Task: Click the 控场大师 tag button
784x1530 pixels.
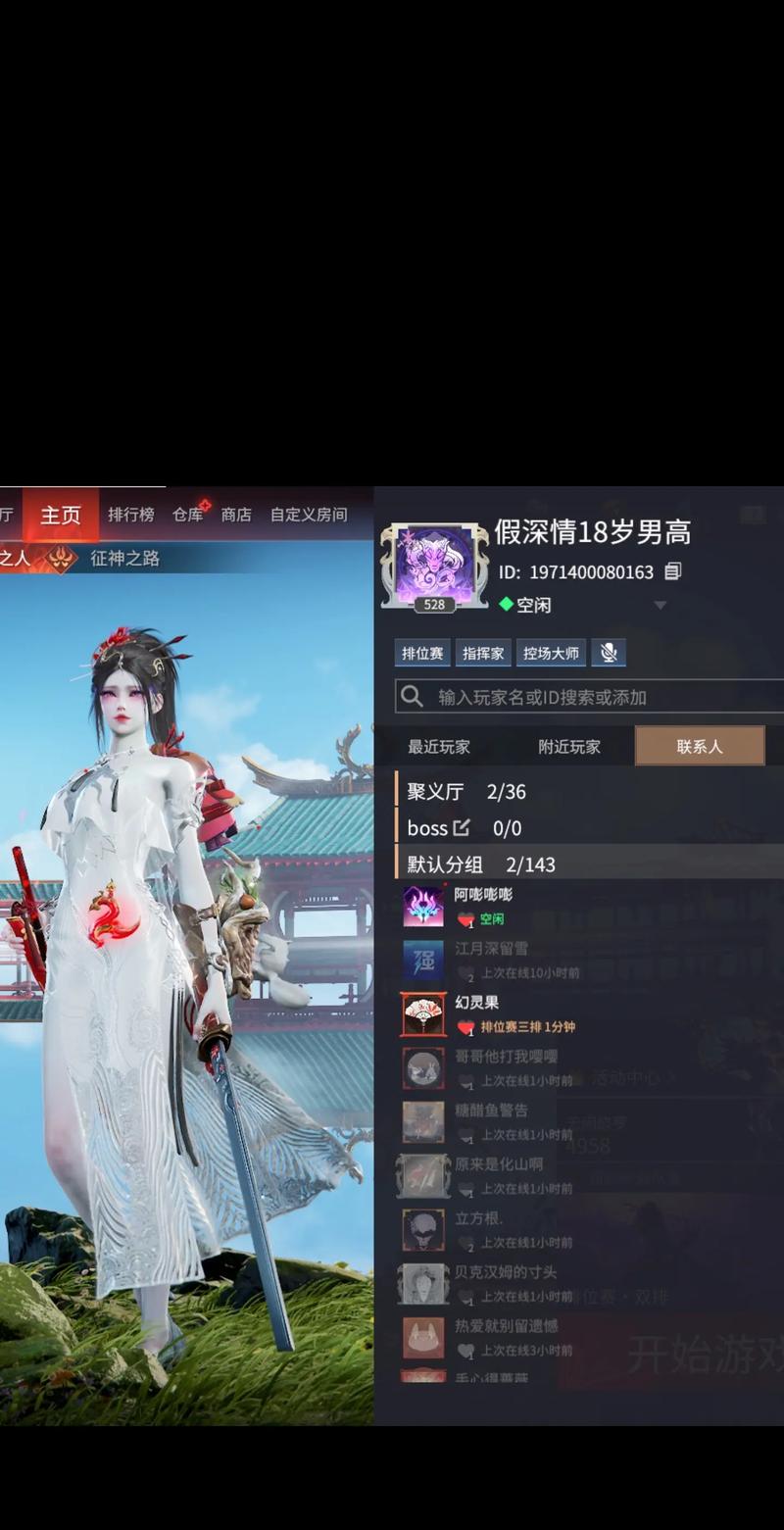Action: pos(551,653)
